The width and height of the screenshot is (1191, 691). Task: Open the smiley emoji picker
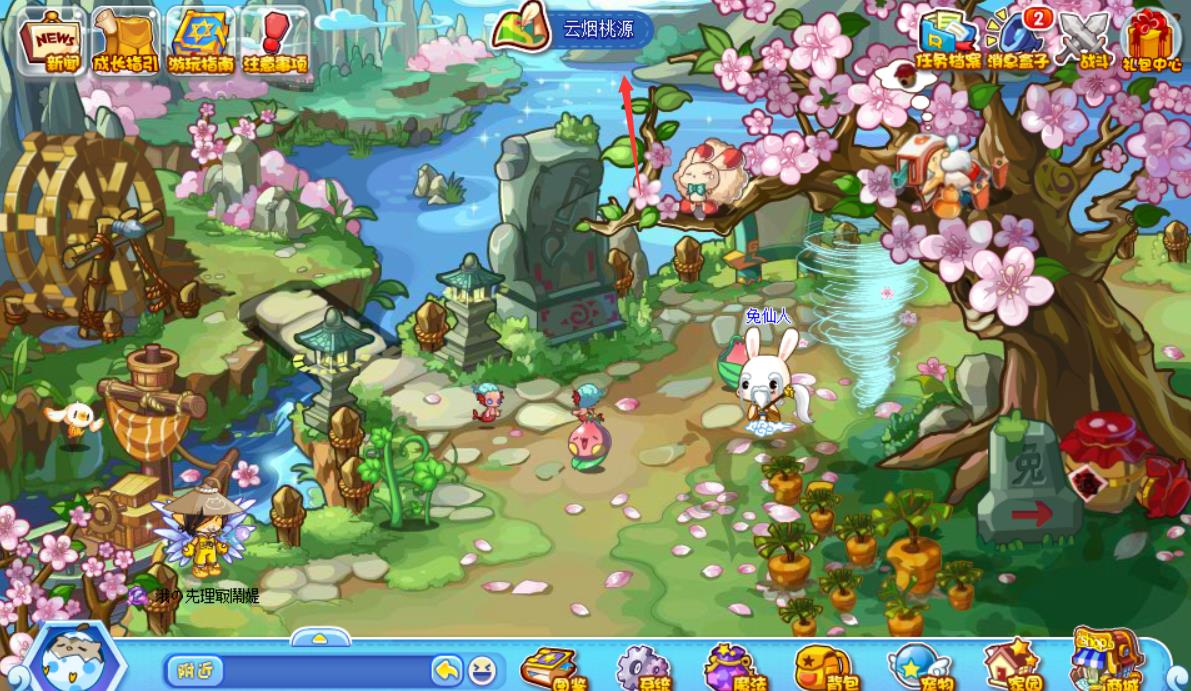[x=482, y=670]
